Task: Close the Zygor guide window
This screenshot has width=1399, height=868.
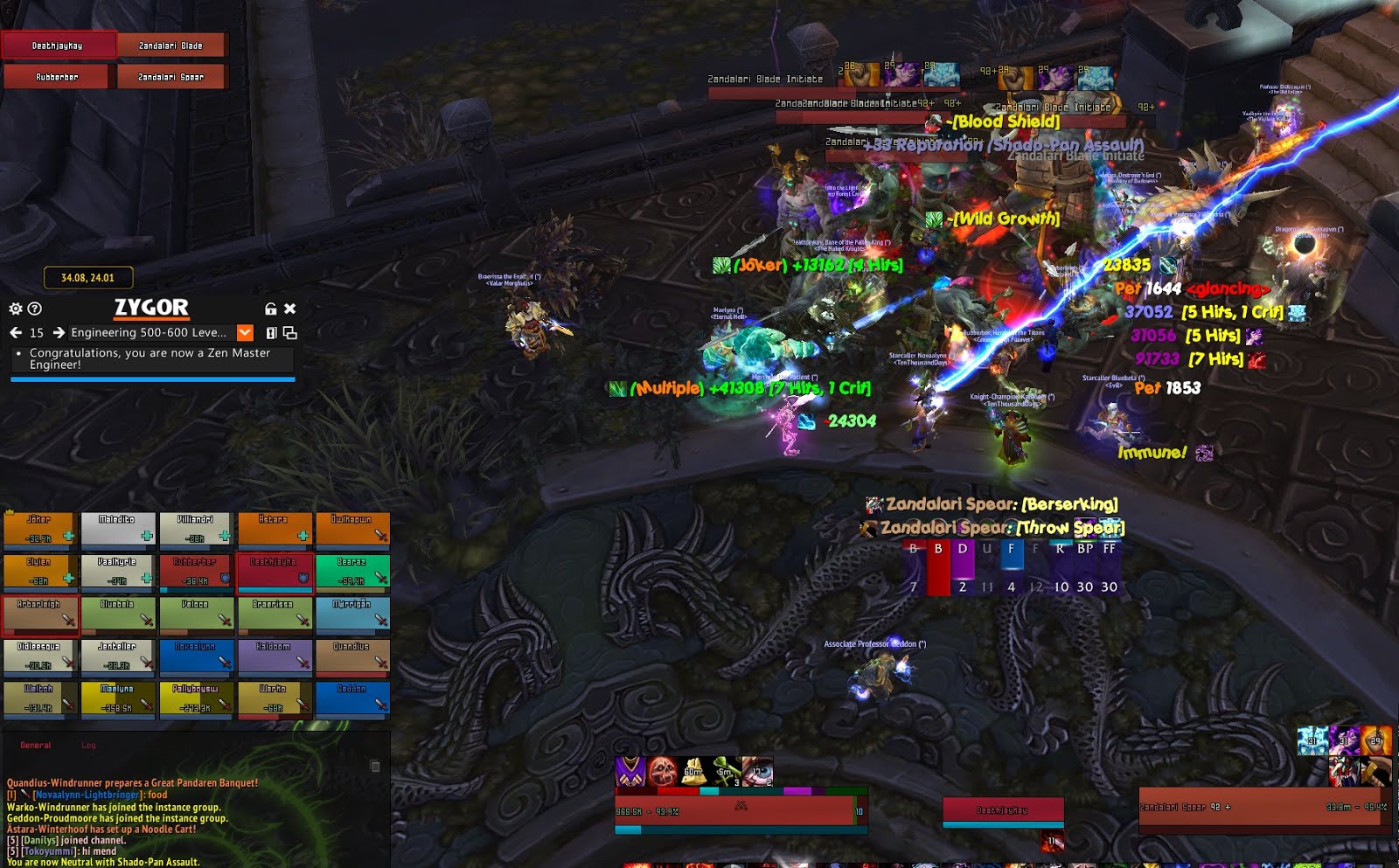Action: 290,309
